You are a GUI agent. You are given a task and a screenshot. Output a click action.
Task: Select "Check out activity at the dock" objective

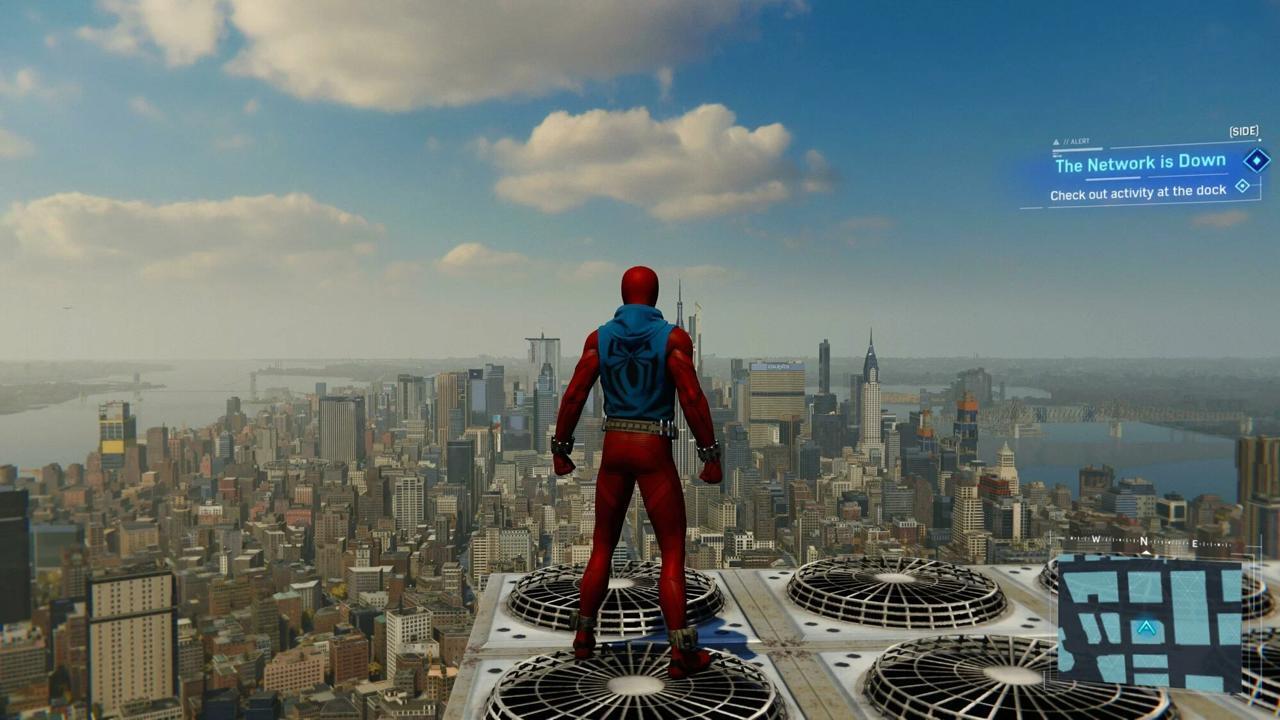[1137, 192]
